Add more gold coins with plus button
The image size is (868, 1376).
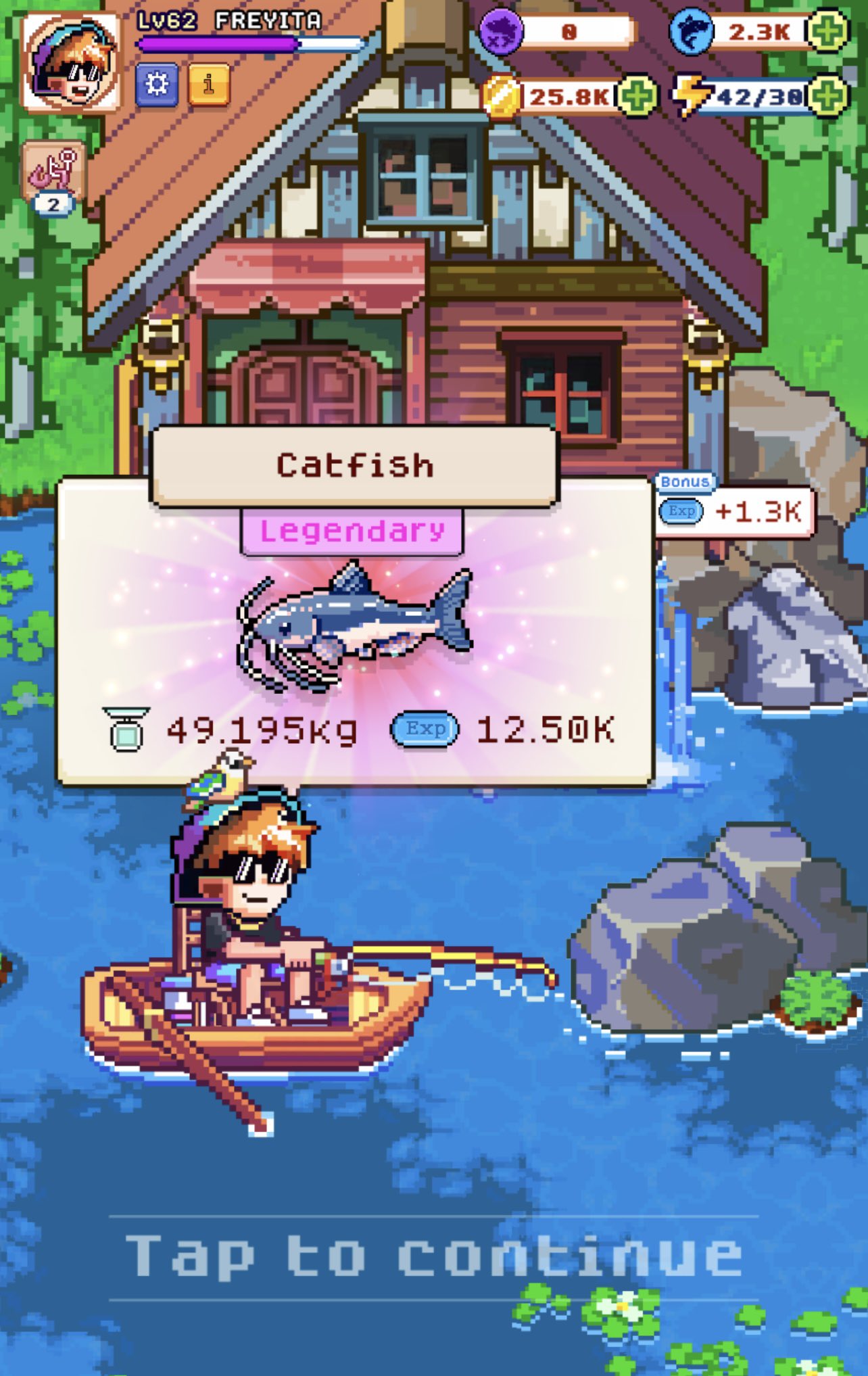click(x=635, y=96)
